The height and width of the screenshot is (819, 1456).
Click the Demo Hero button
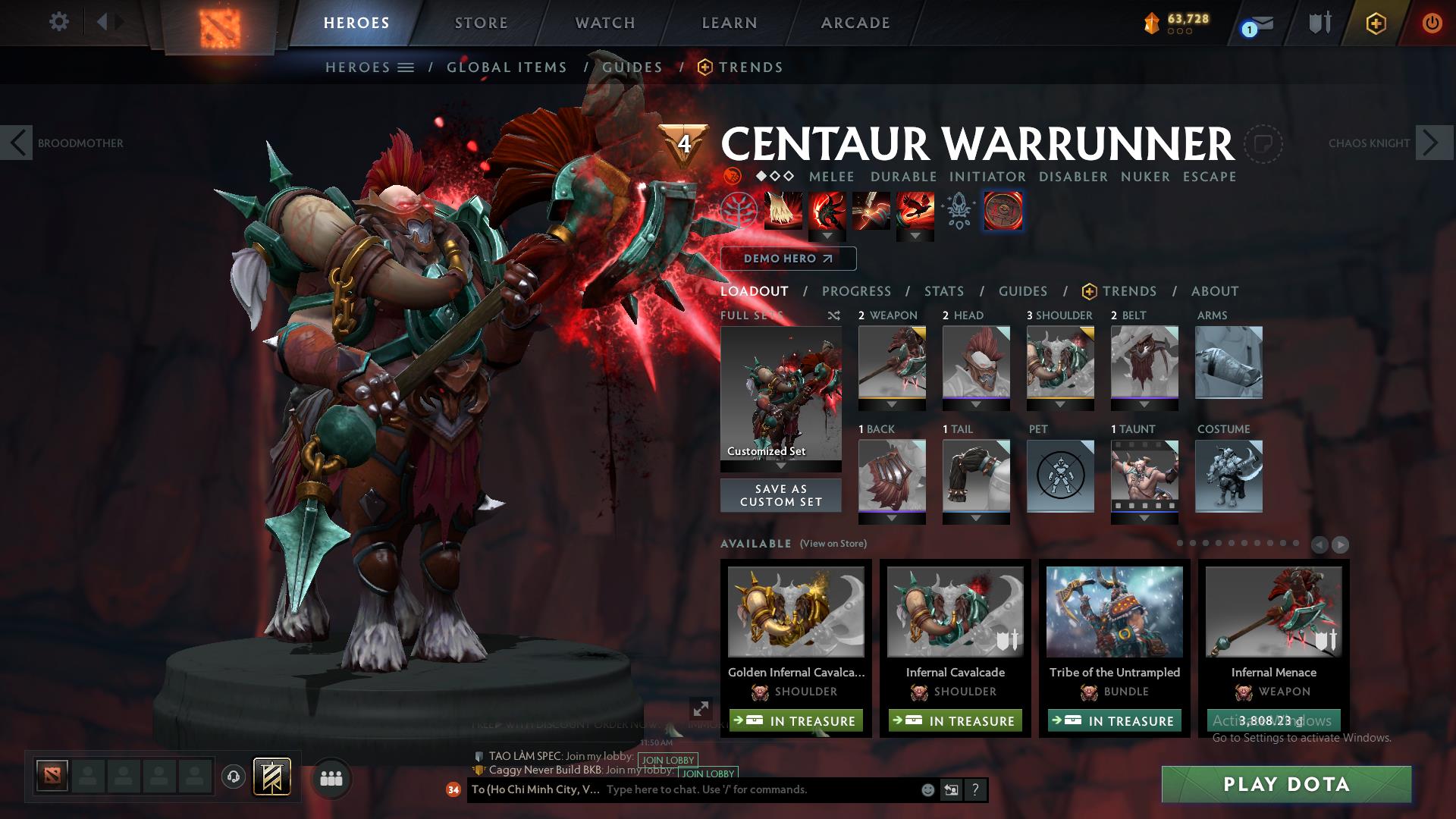787,259
